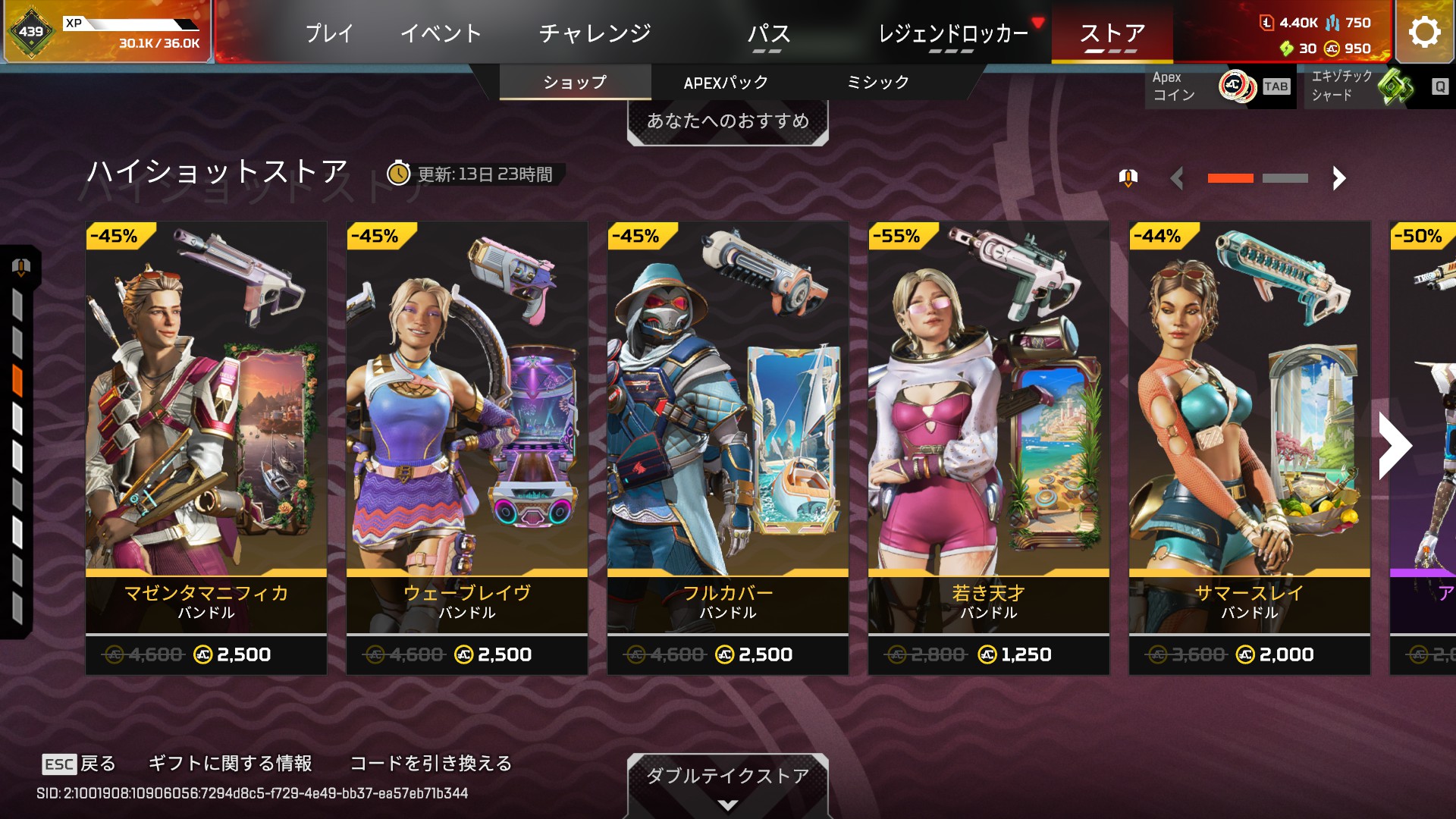This screenshot has width=1456, height=819.
Task: Expand the ダブルテイクストア section below
Action: [727, 785]
